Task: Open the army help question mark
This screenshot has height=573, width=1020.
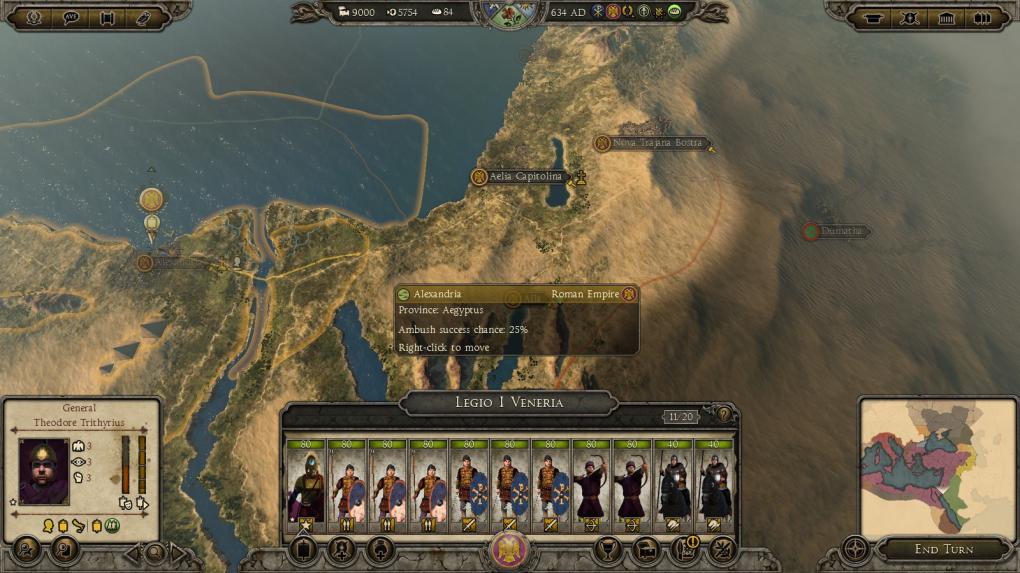Action: (725, 414)
